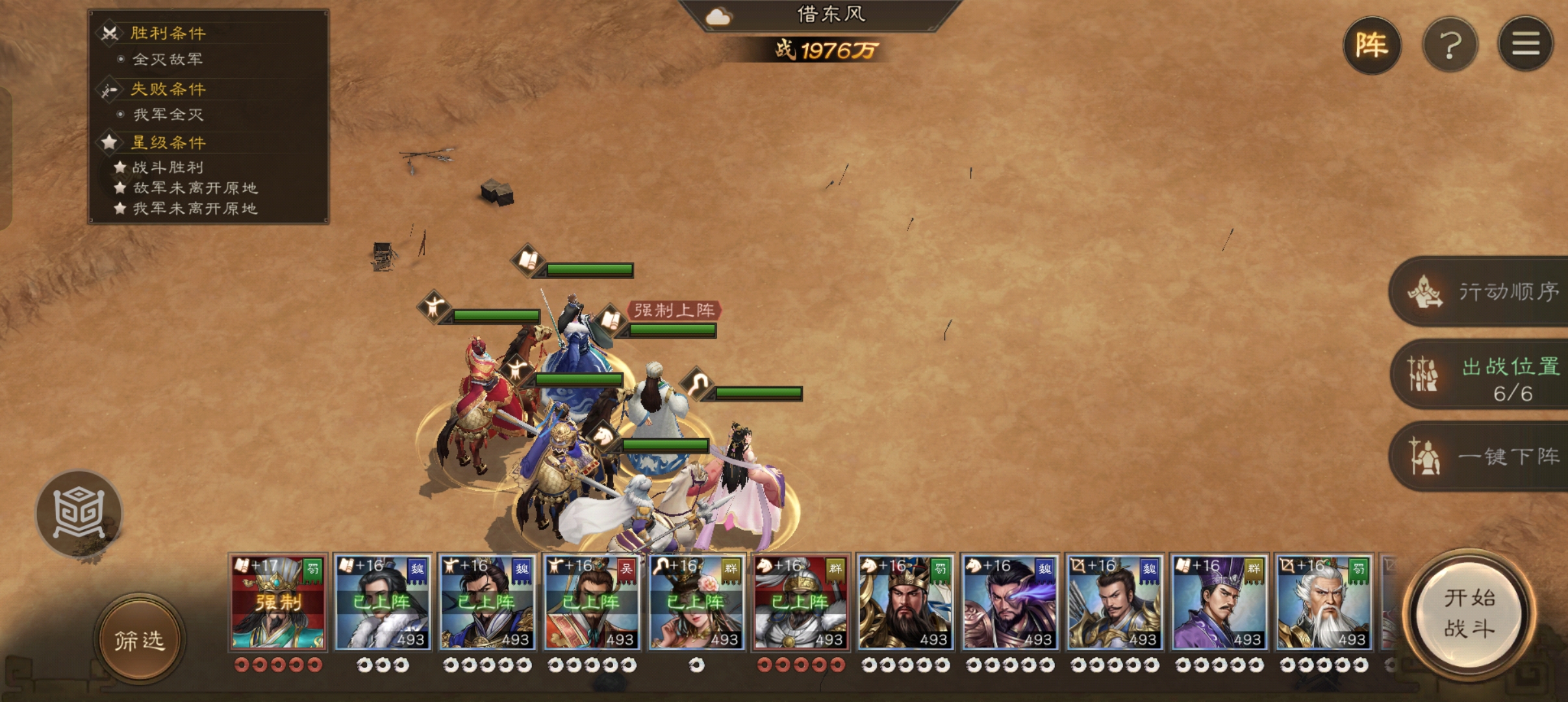Open the hamburger main menu
Viewport: 1568px width, 702px height.
point(1525,44)
